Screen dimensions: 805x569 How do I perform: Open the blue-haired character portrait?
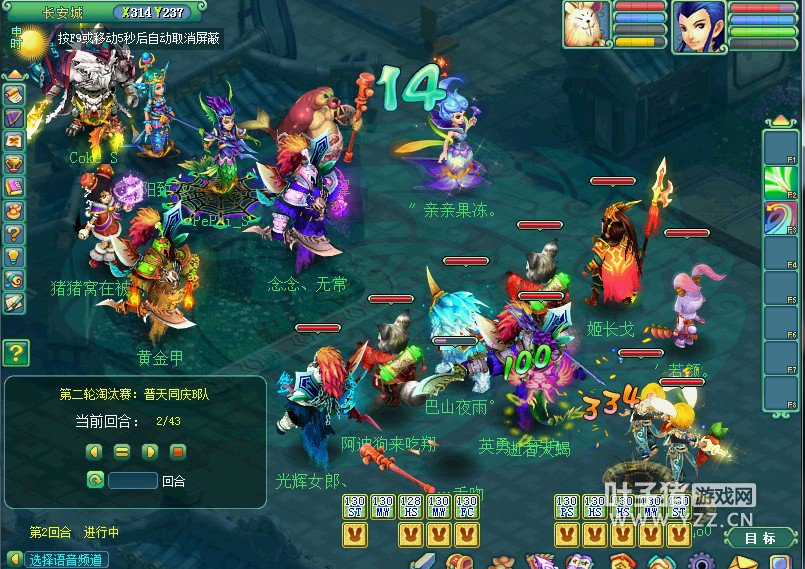point(699,26)
